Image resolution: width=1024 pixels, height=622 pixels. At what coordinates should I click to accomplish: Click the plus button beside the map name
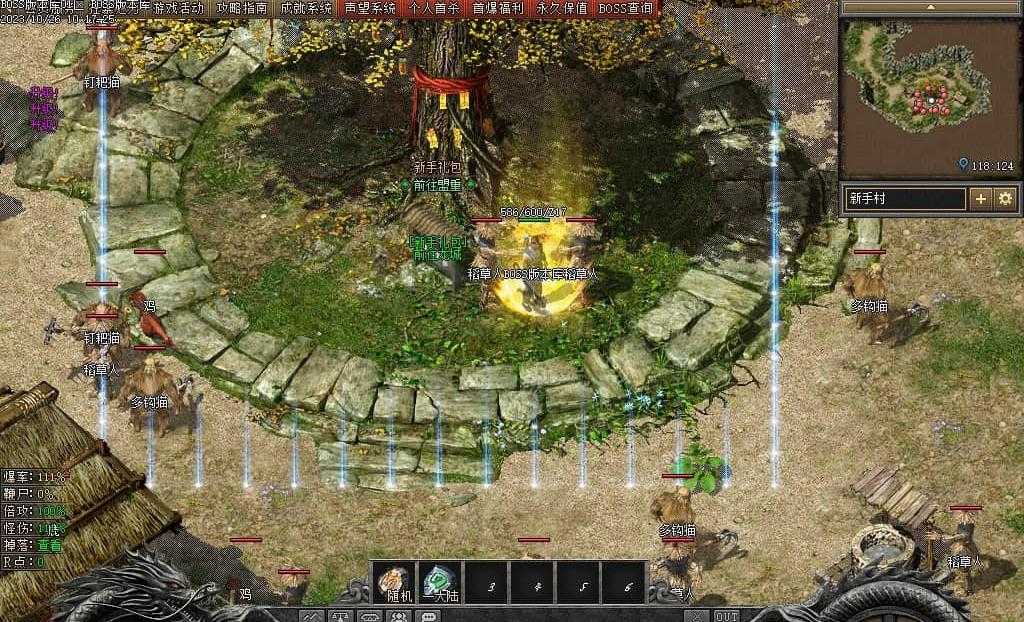tap(981, 198)
